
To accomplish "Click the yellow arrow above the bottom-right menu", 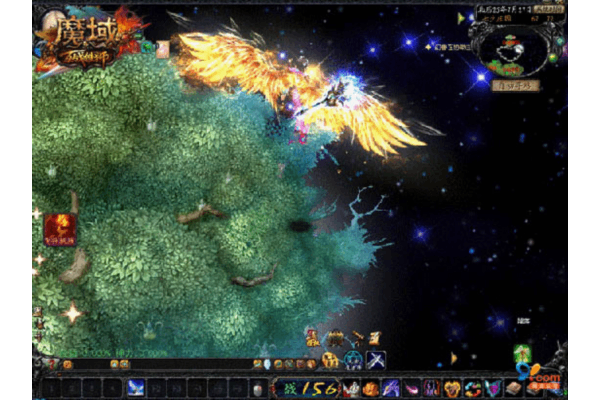I will 454,357.
